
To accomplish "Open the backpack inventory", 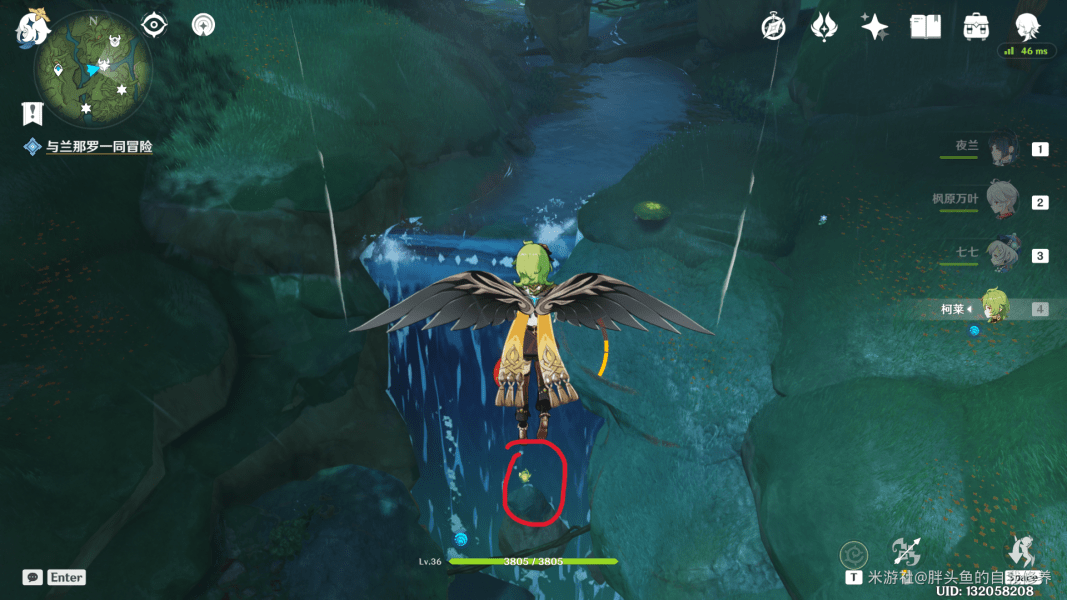I will [976, 27].
